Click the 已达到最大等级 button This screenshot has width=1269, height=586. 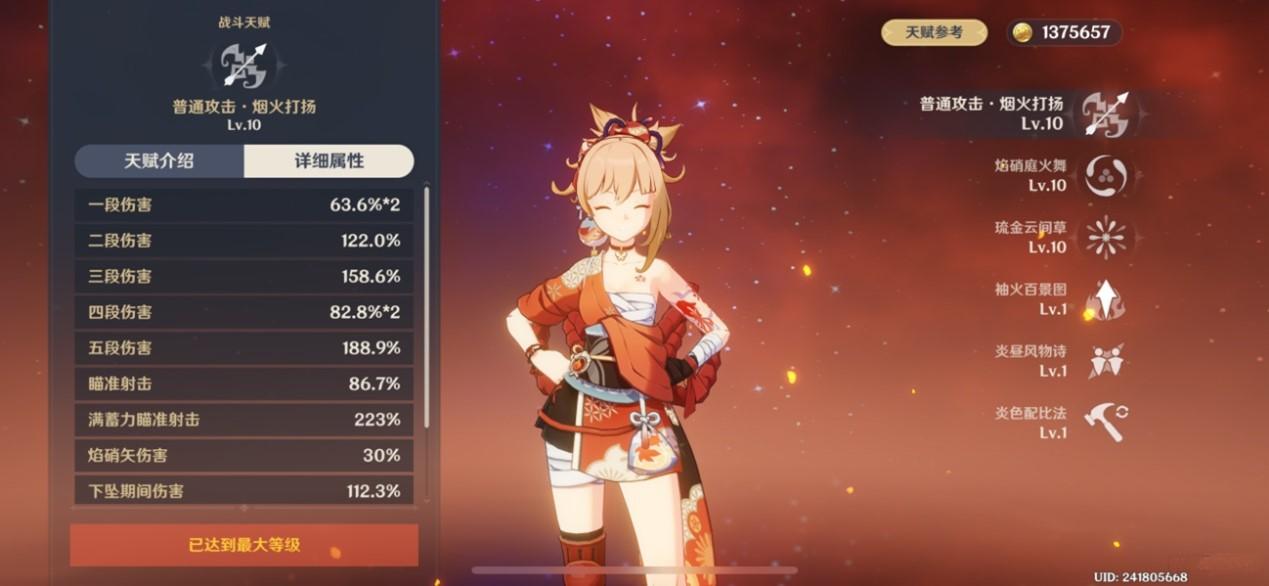point(244,546)
